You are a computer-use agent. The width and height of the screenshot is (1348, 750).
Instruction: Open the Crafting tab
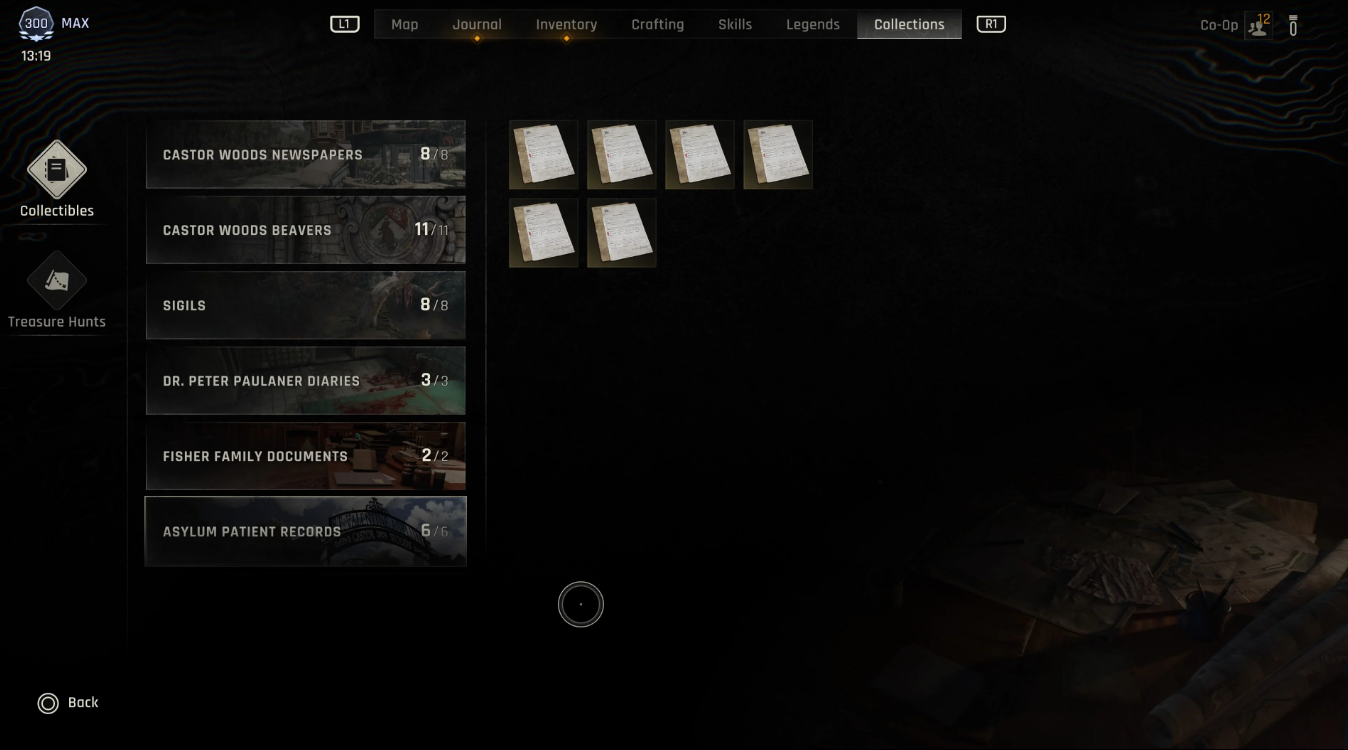657,24
